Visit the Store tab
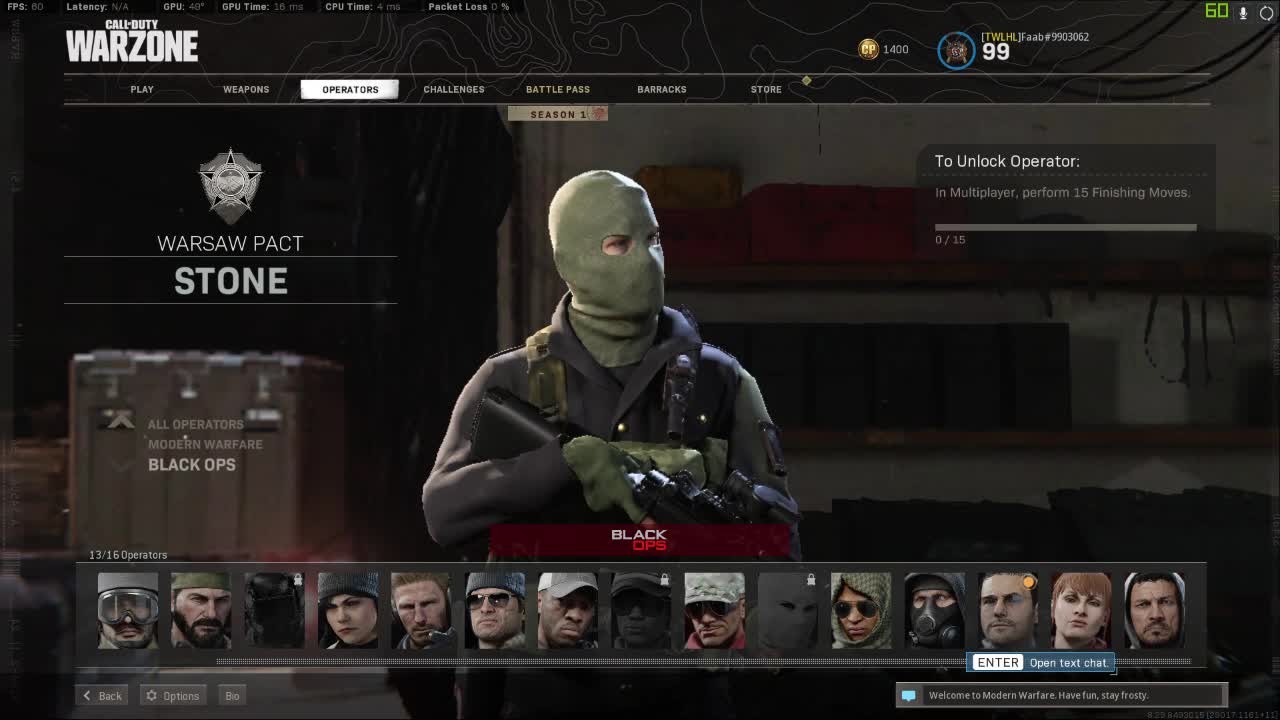Screen dimensions: 1280x720 click(766, 90)
